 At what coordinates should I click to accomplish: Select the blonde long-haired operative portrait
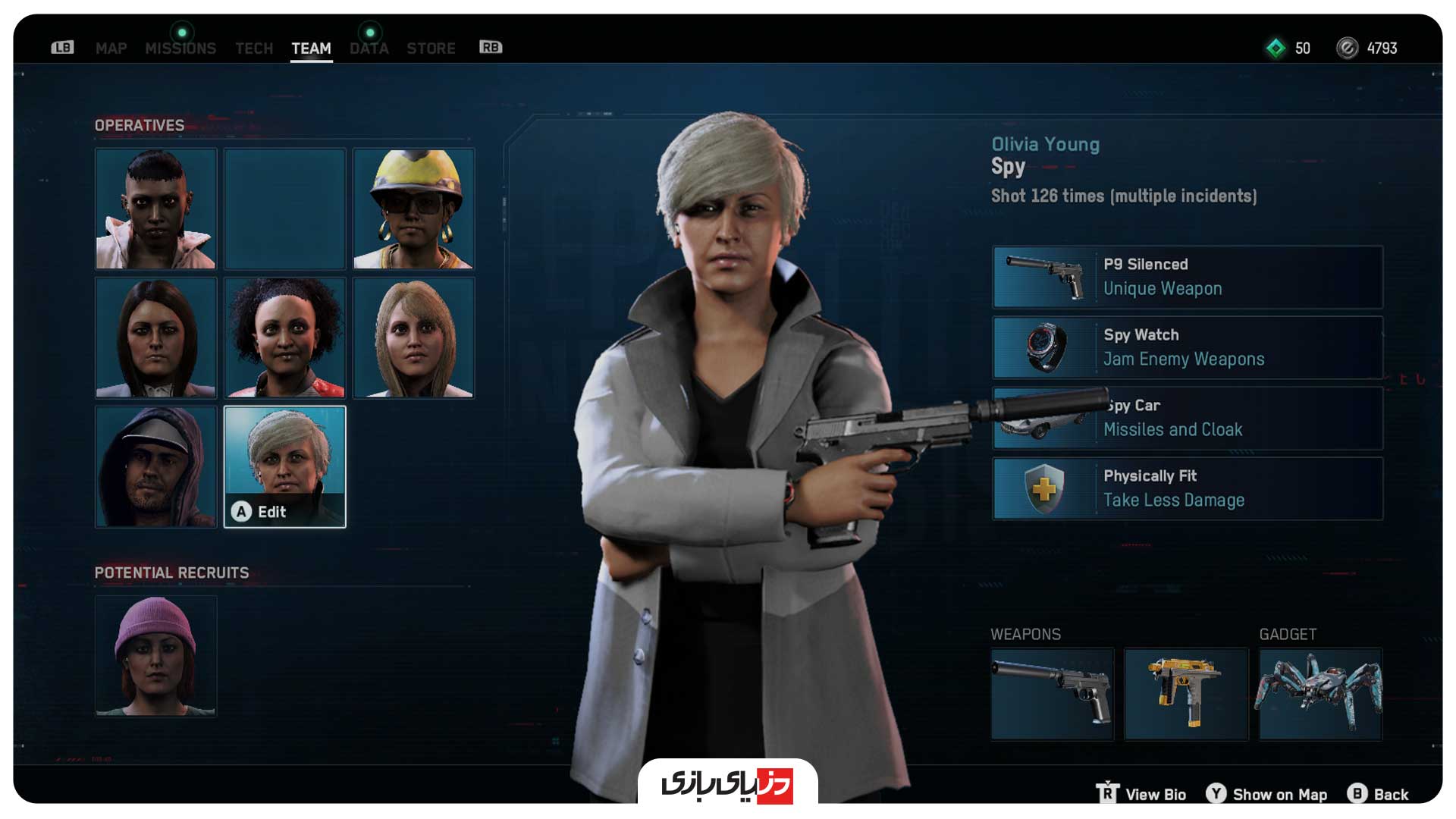[413, 337]
